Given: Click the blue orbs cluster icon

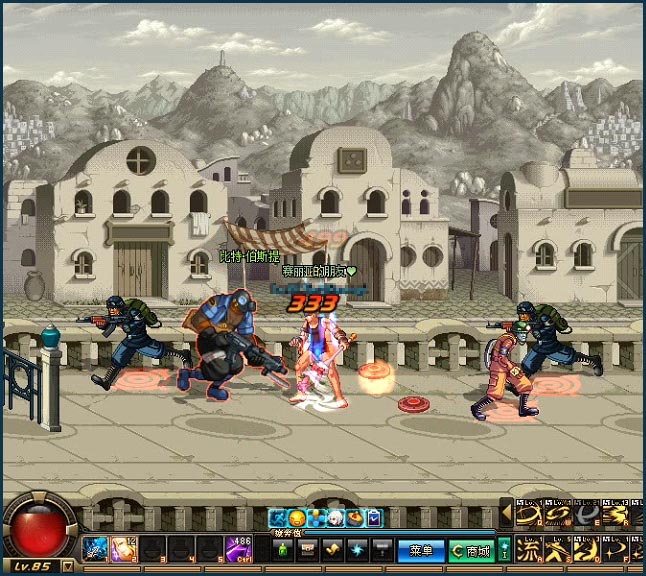Looking at the screenshot, I should pyautogui.click(x=317, y=518).
